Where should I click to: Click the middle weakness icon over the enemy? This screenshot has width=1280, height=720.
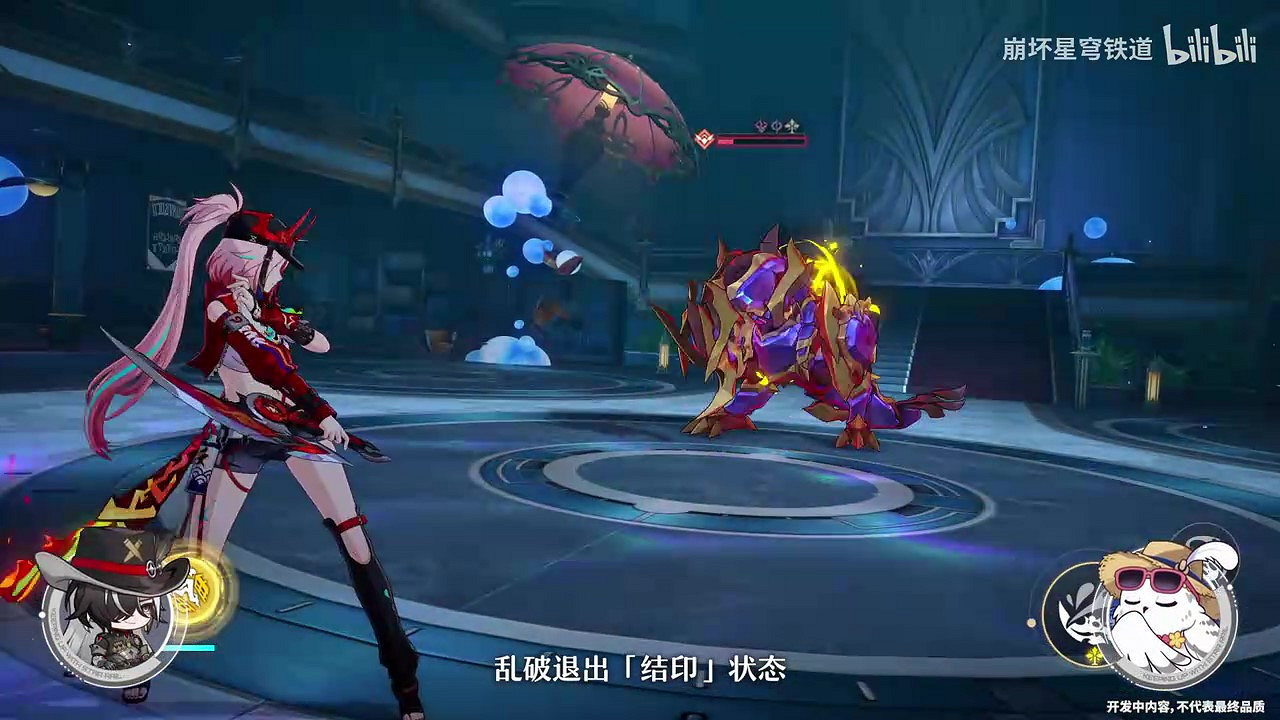click(x=777, y=125)
